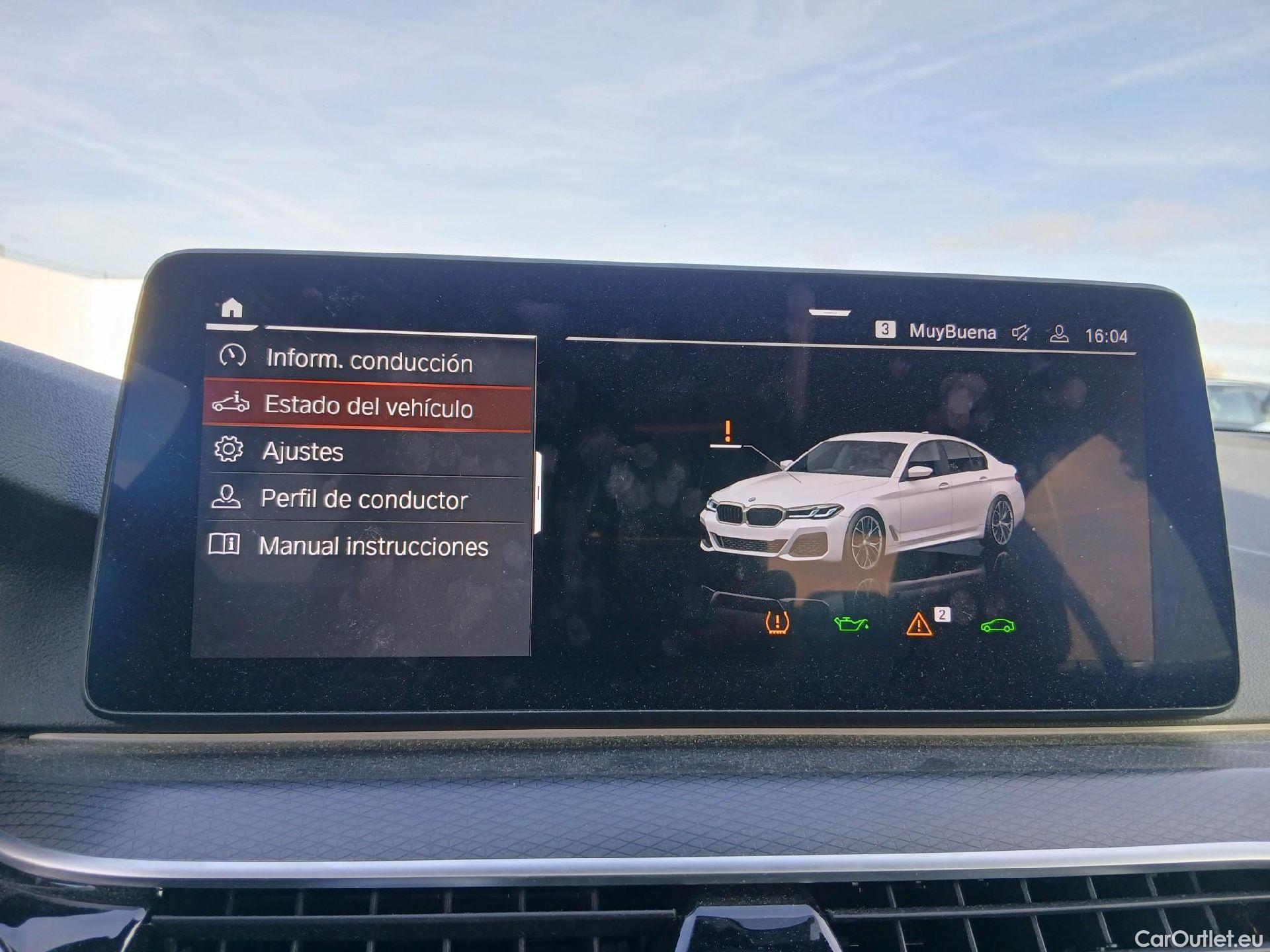Open the warning triangle messages
Screen dimensions: 1270x952
(919, 624)
